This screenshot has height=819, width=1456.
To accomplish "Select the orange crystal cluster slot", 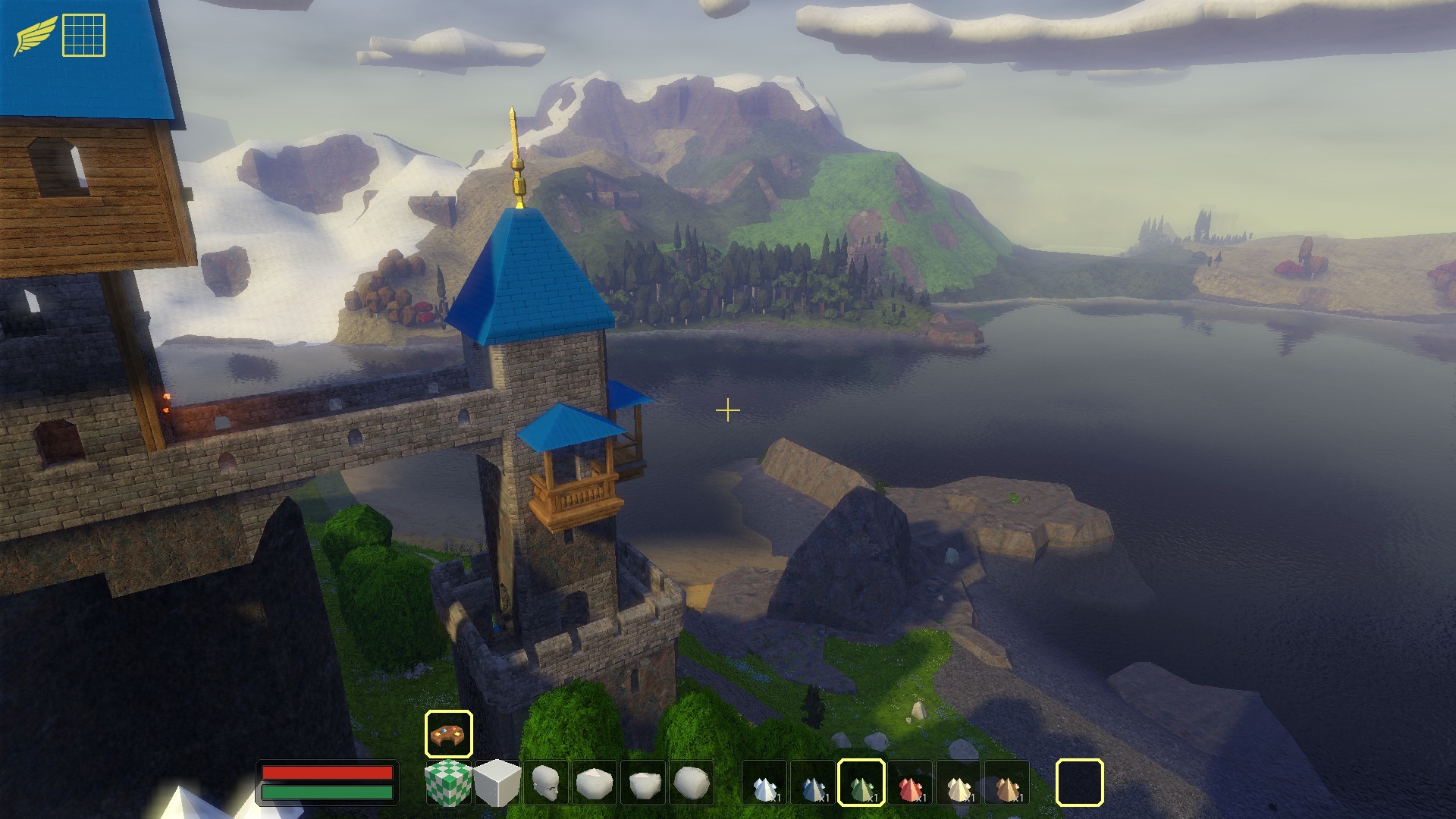I will (1008, 783).
